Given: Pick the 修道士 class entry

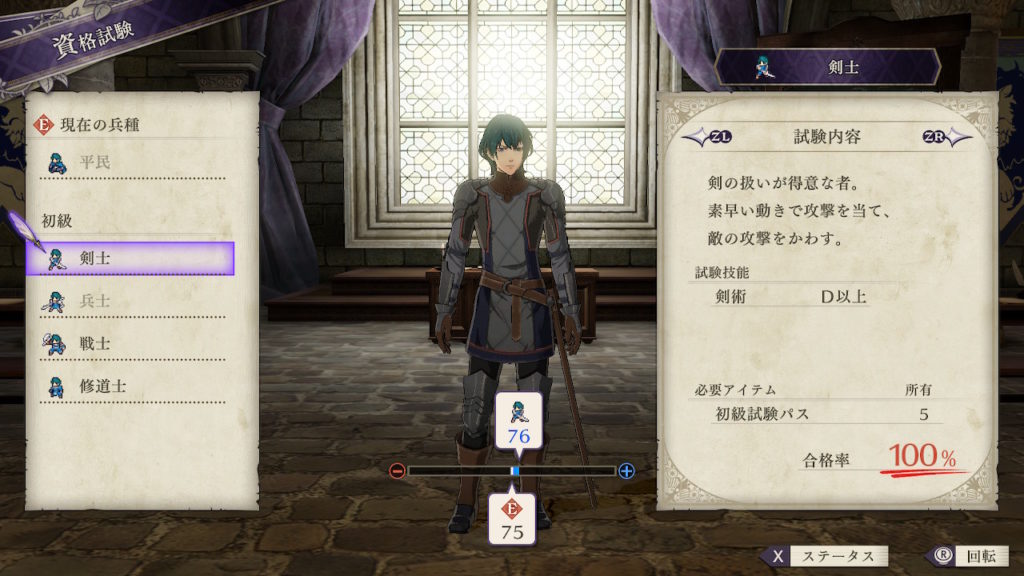Looking at the screenshot, I should [x=131, y=386].
